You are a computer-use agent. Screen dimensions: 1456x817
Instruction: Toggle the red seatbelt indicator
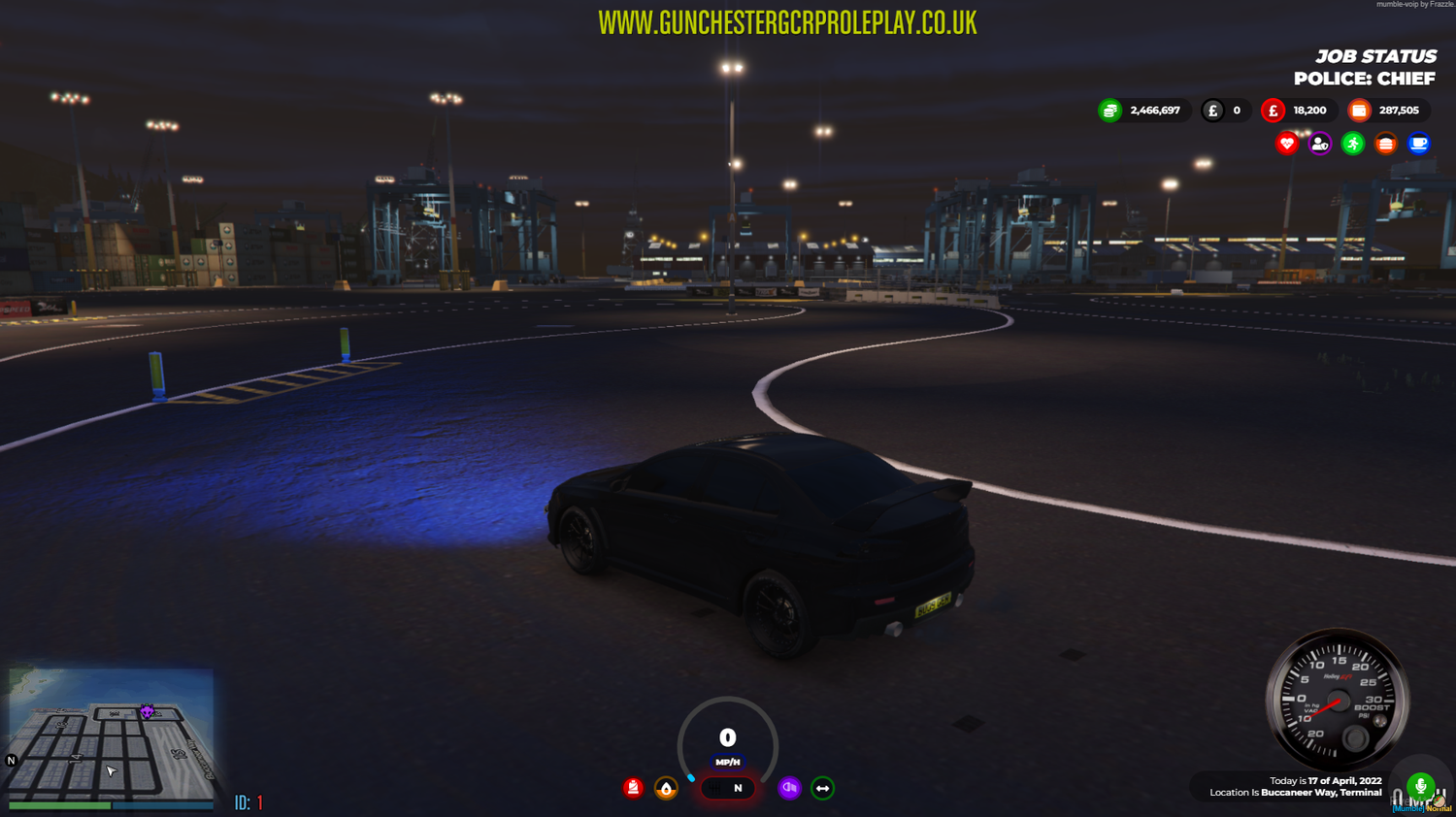coord(633,788)
